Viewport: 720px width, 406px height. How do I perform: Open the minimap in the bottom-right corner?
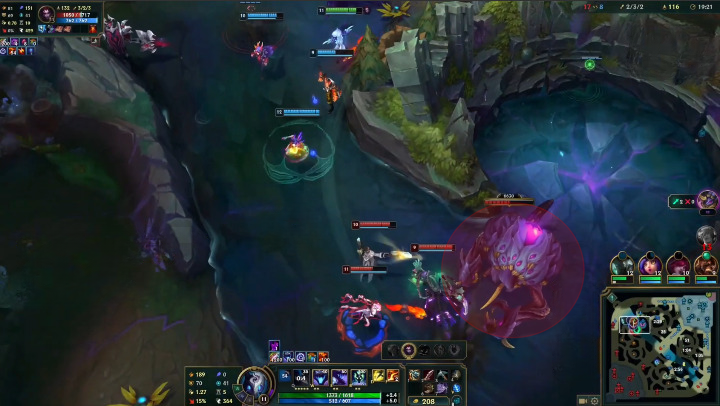click(x=659, y=346)
